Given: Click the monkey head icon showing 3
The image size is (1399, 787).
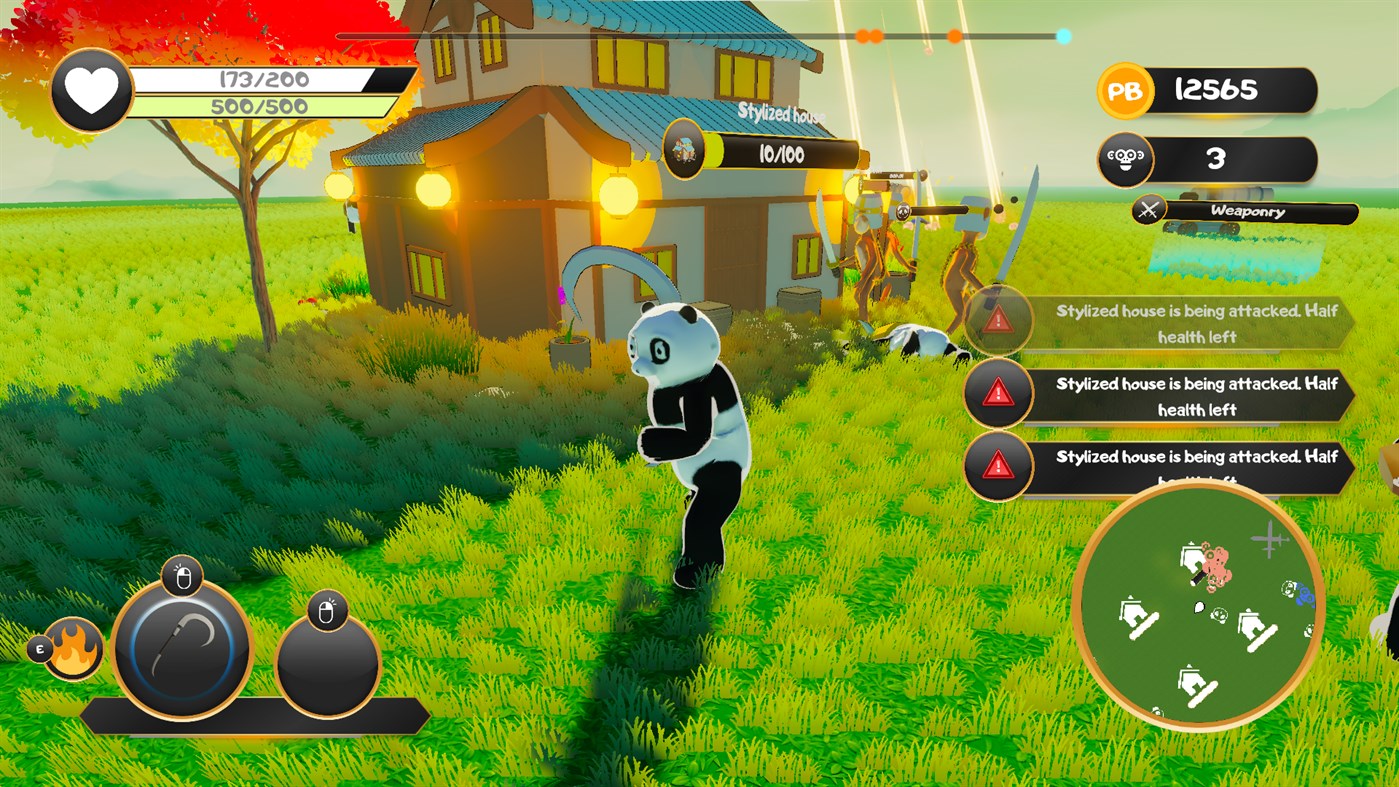Looking at the screenshot, I should tap(1123, 161).
